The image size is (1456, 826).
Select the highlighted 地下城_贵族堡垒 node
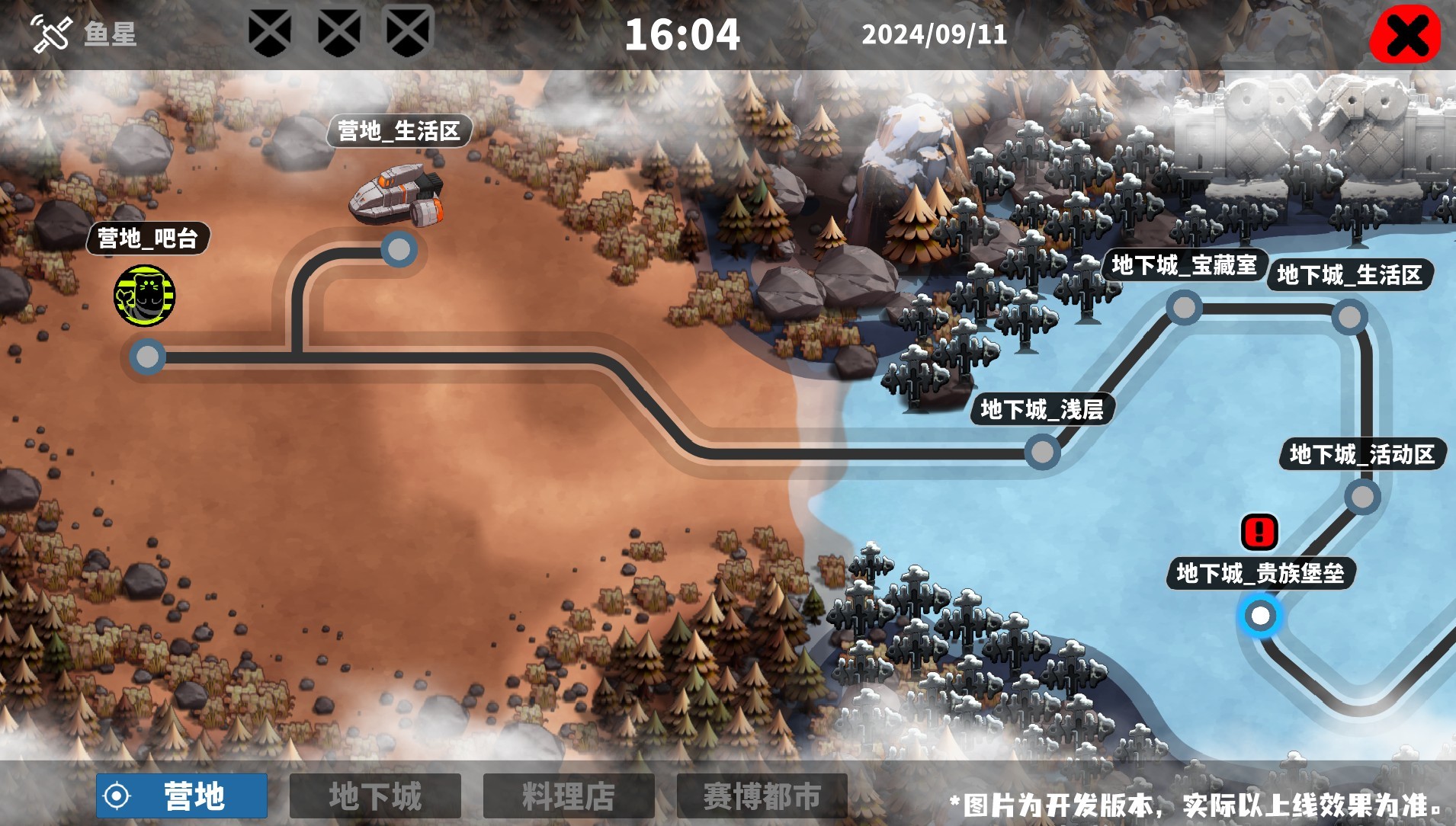coord(1260,615)
